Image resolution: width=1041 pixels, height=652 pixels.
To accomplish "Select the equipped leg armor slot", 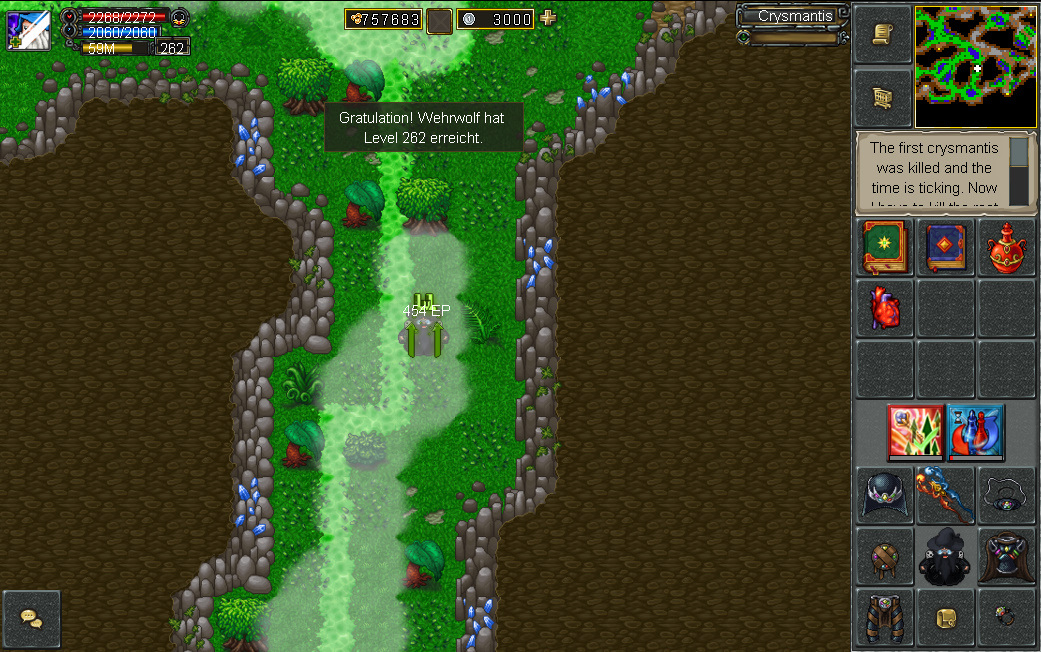I will click(884, 617).
